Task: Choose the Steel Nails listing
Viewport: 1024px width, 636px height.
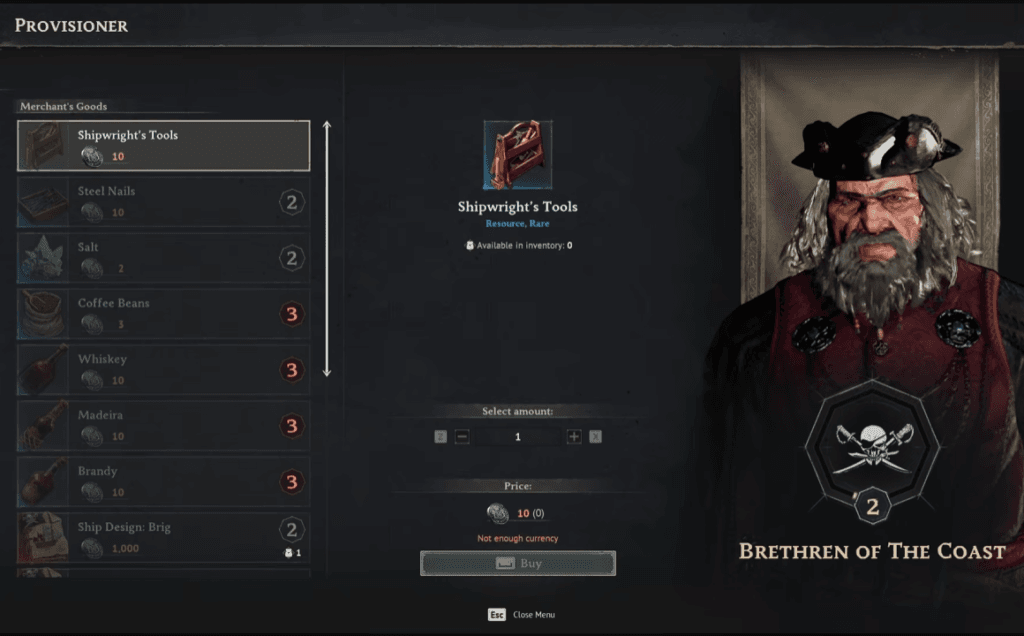Action: 164,202
